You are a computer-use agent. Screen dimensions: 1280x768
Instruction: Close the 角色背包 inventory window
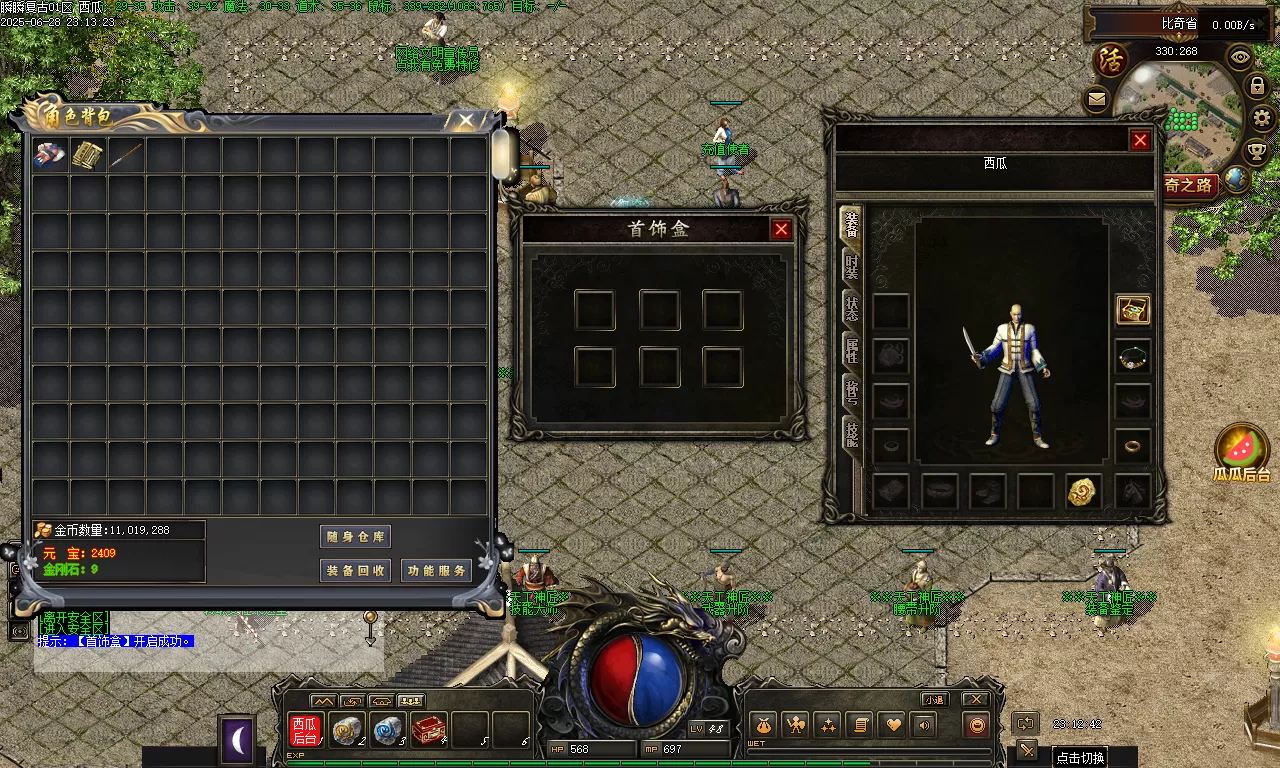466,121
